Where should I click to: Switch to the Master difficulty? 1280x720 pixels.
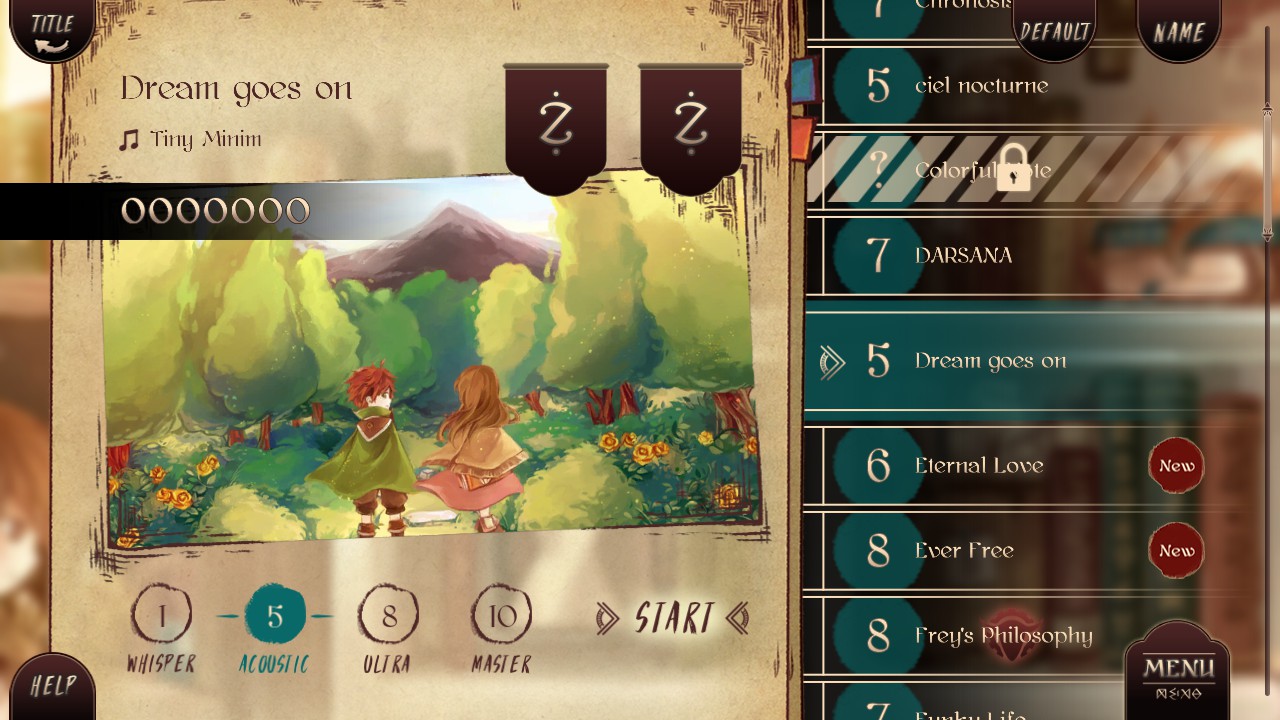click(x=501, y=617)
